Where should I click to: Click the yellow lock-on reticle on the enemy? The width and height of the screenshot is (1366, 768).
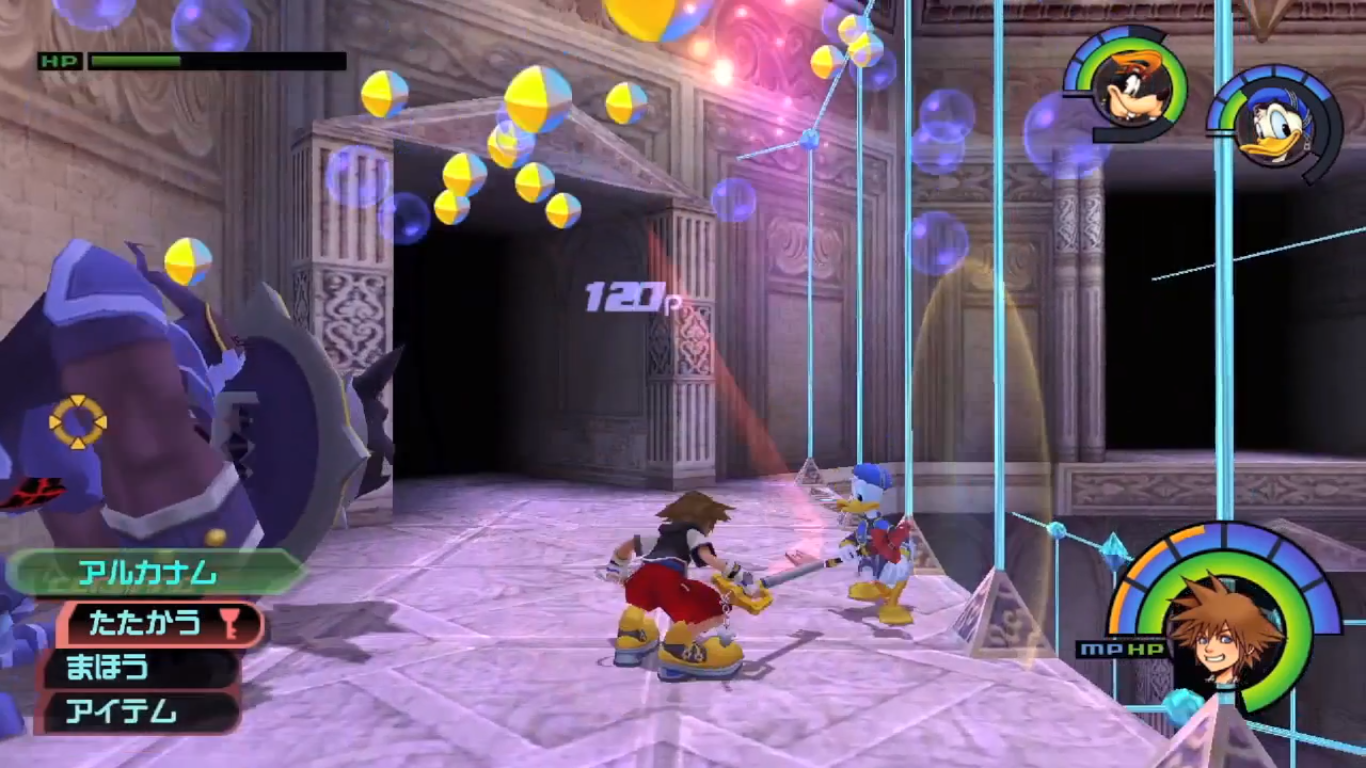[78, 421]
